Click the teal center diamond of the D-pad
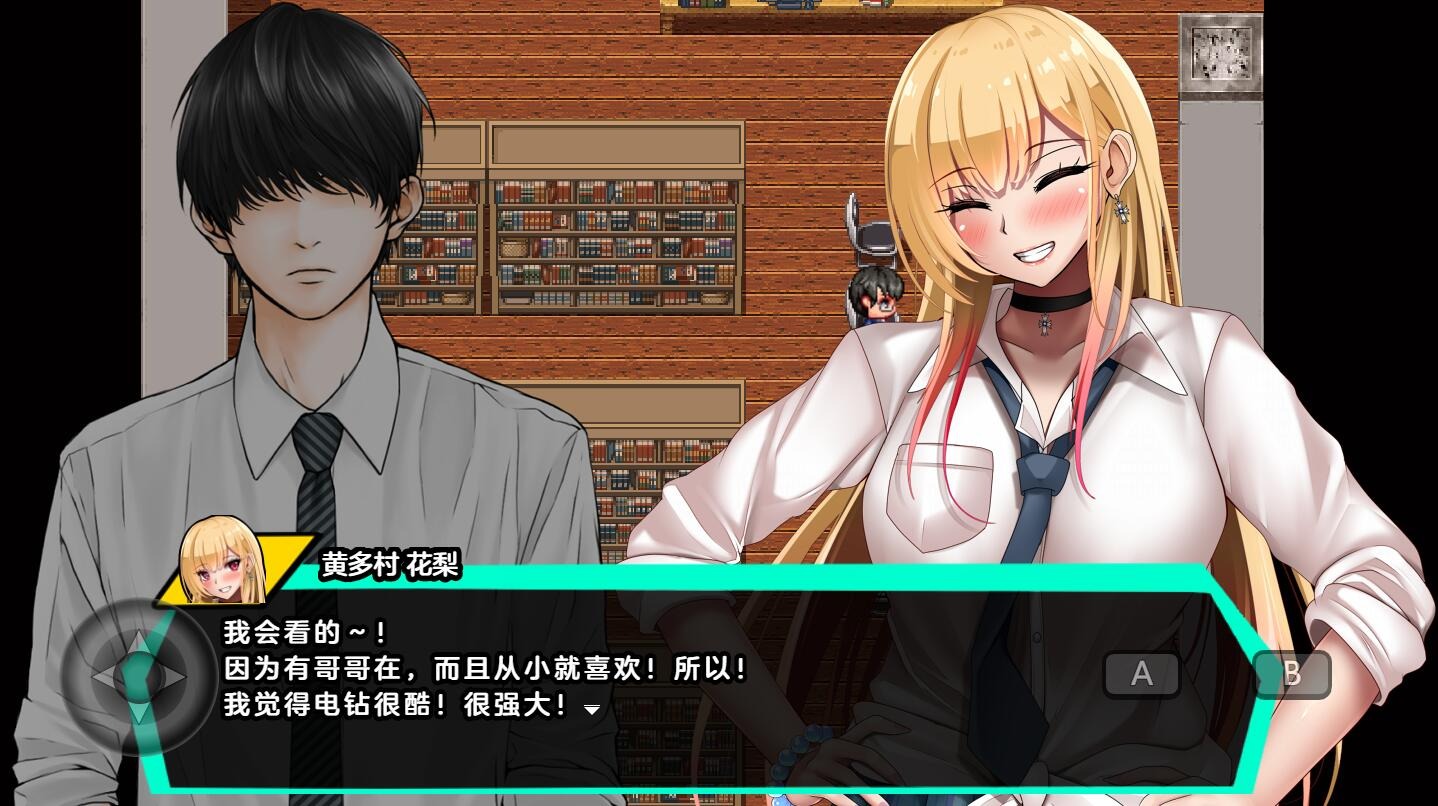The image size is (1438, 806). point(137,678)
